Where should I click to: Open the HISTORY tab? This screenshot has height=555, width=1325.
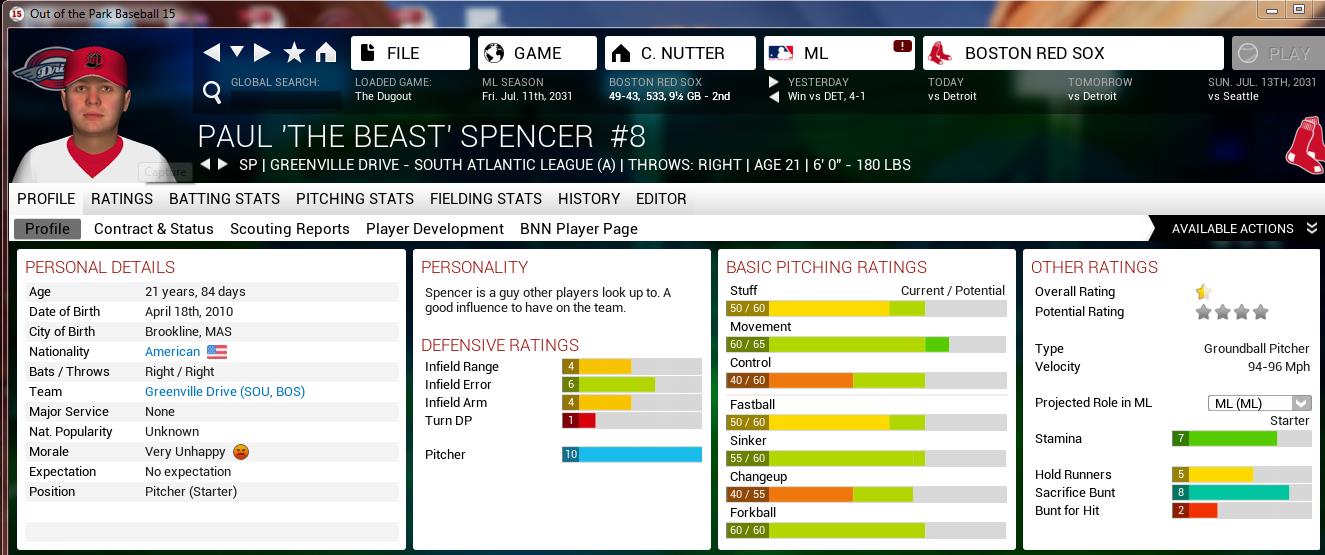pos(589,199)
